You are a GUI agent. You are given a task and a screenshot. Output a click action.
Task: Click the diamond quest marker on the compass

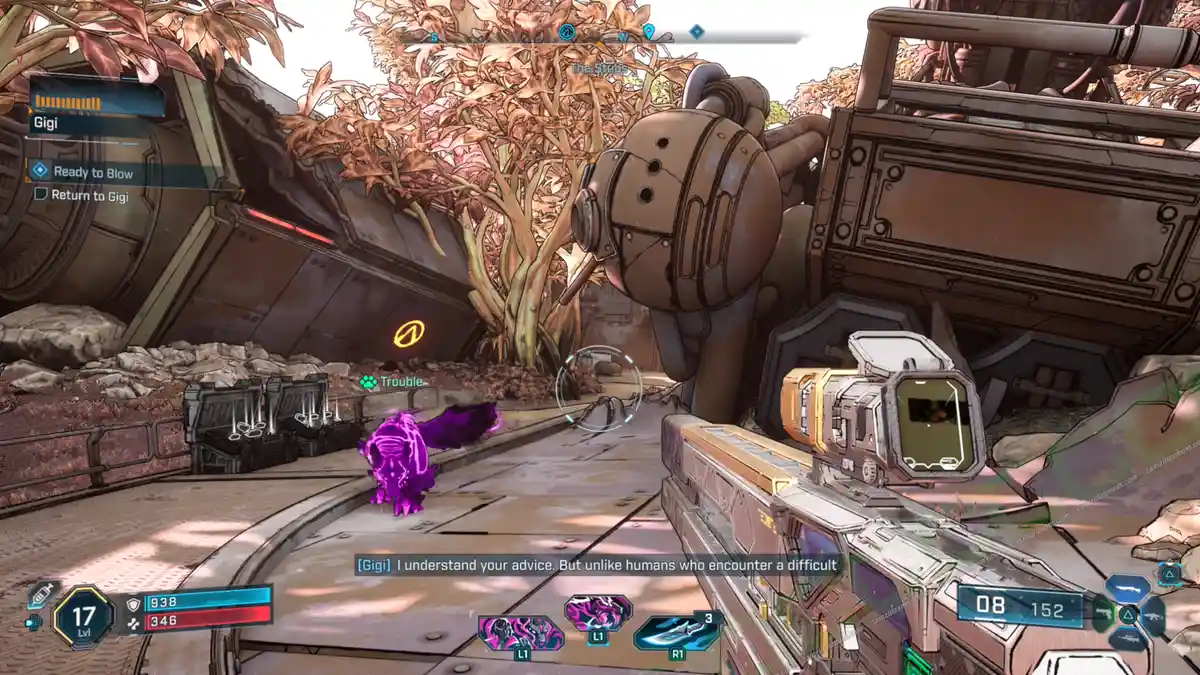696,32
